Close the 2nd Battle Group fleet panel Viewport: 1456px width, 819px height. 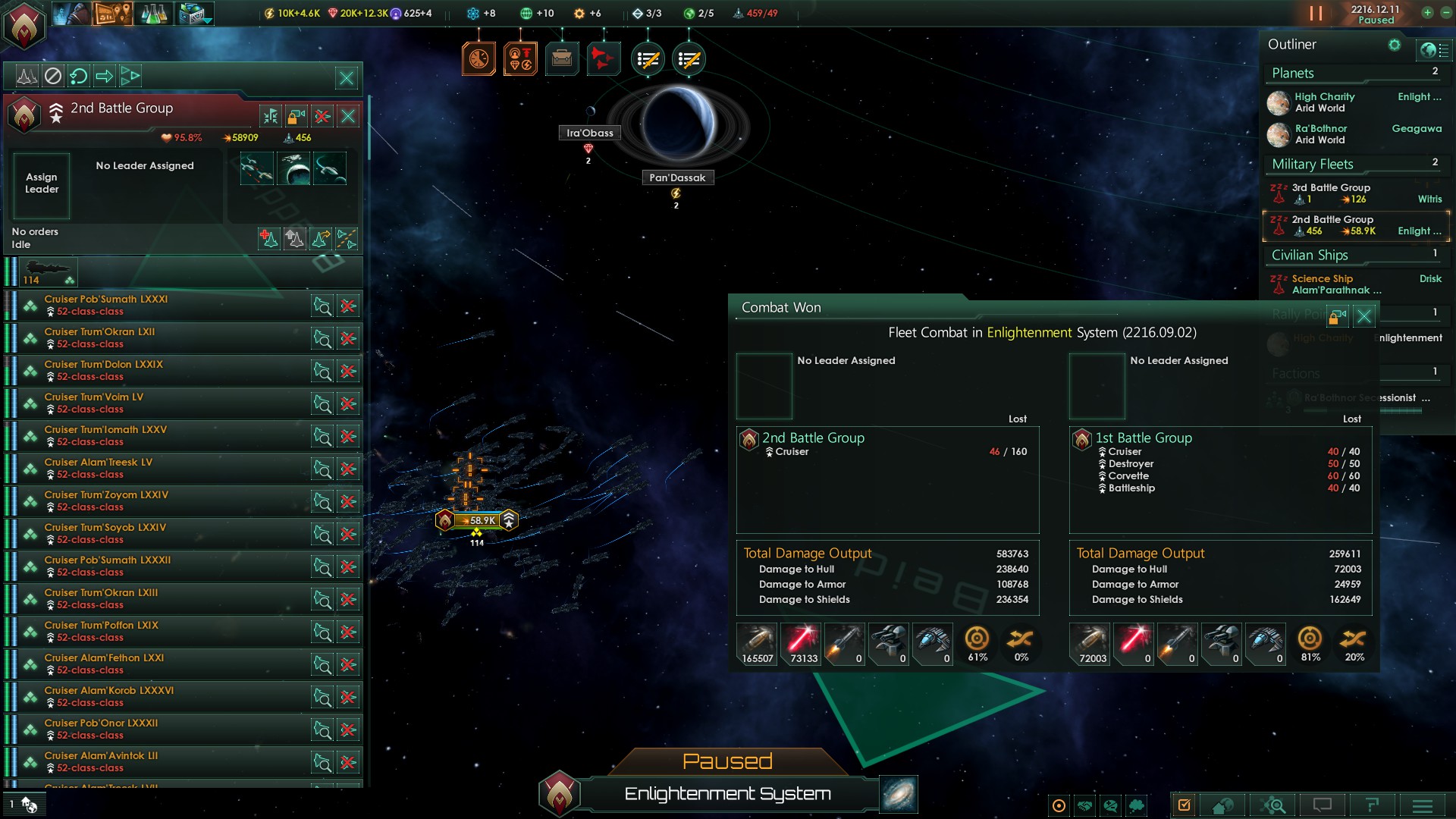point(348,116)
